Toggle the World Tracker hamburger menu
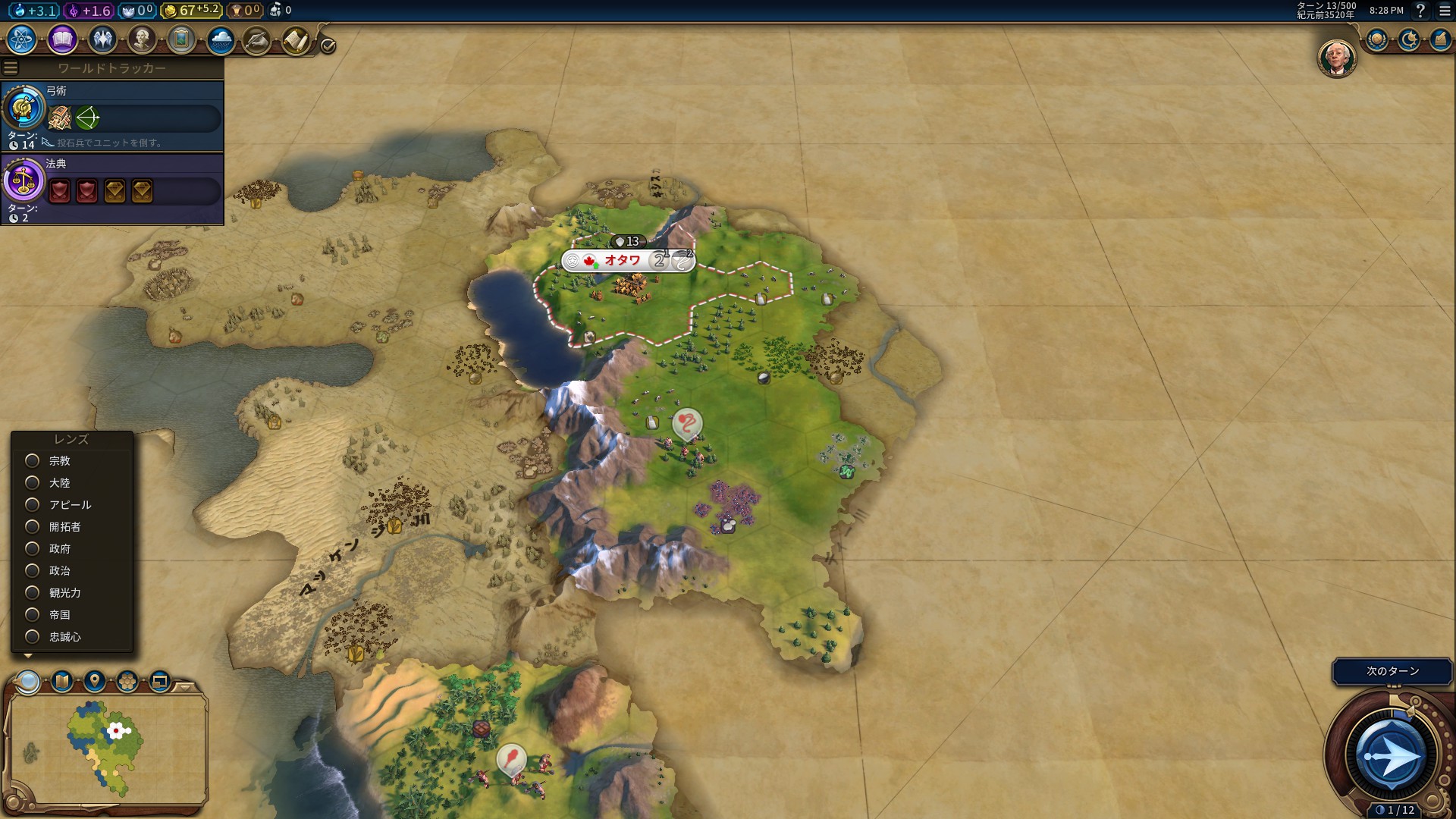Viewport: 1456px width, 819px height. pos(10,68)
